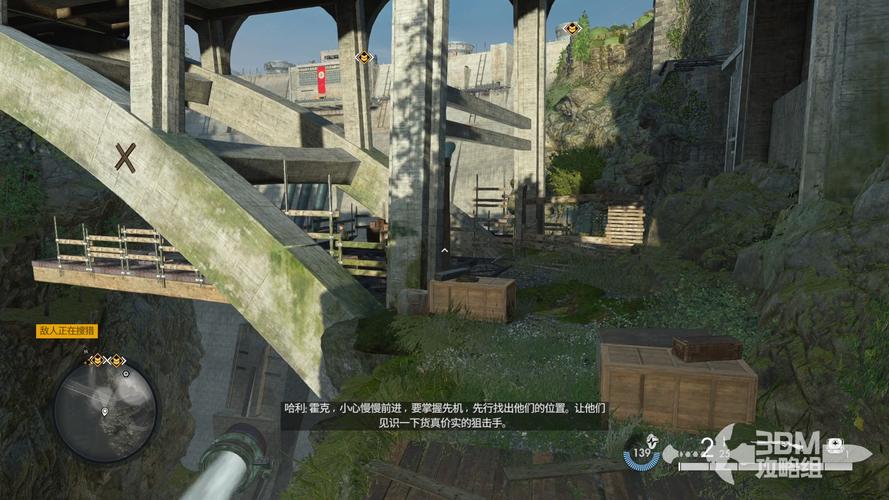Click the X waypoint marker
The width and height of the screenshot is (889, 500).
125,157
